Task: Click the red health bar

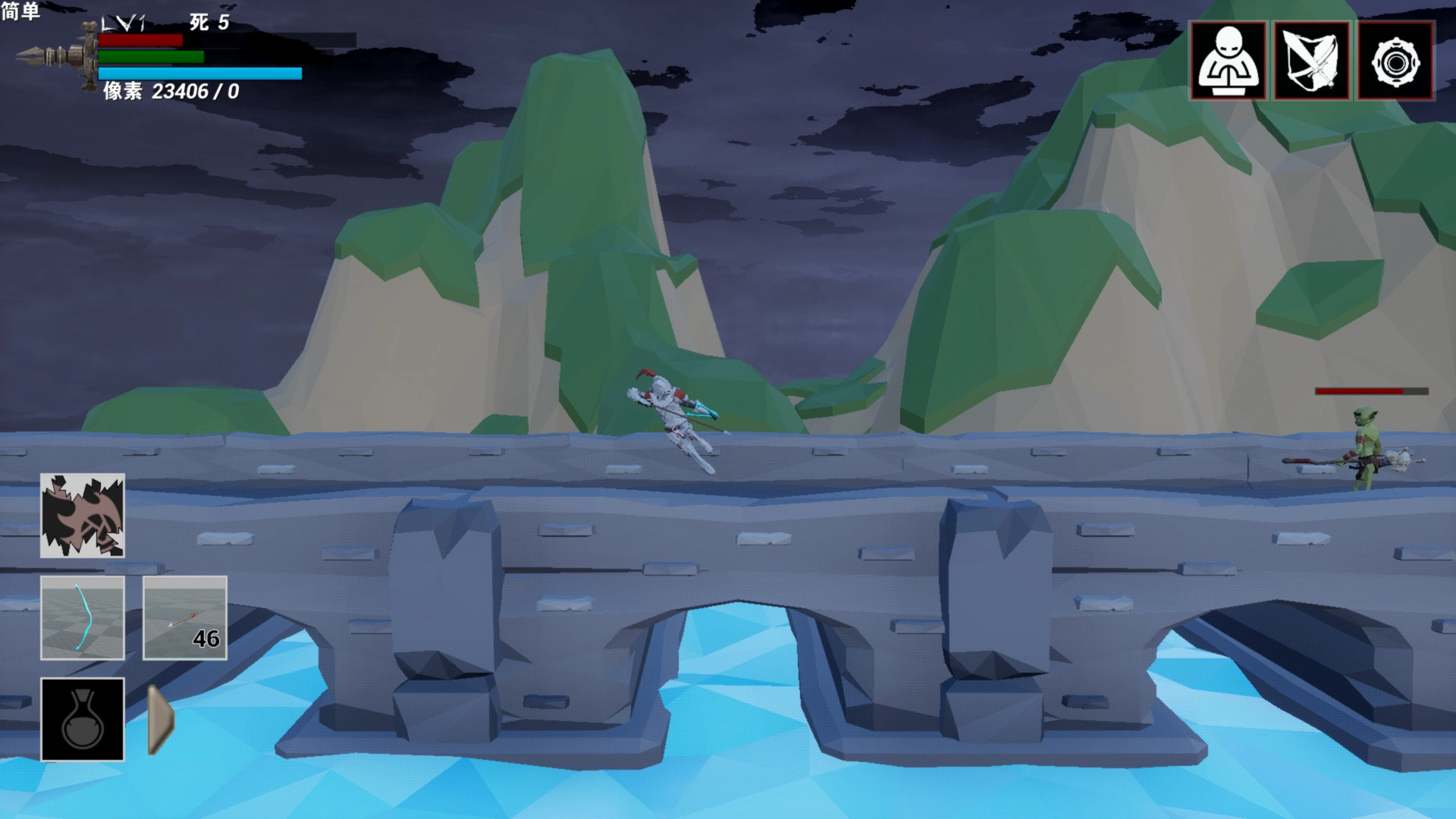Action: point(140,42)
